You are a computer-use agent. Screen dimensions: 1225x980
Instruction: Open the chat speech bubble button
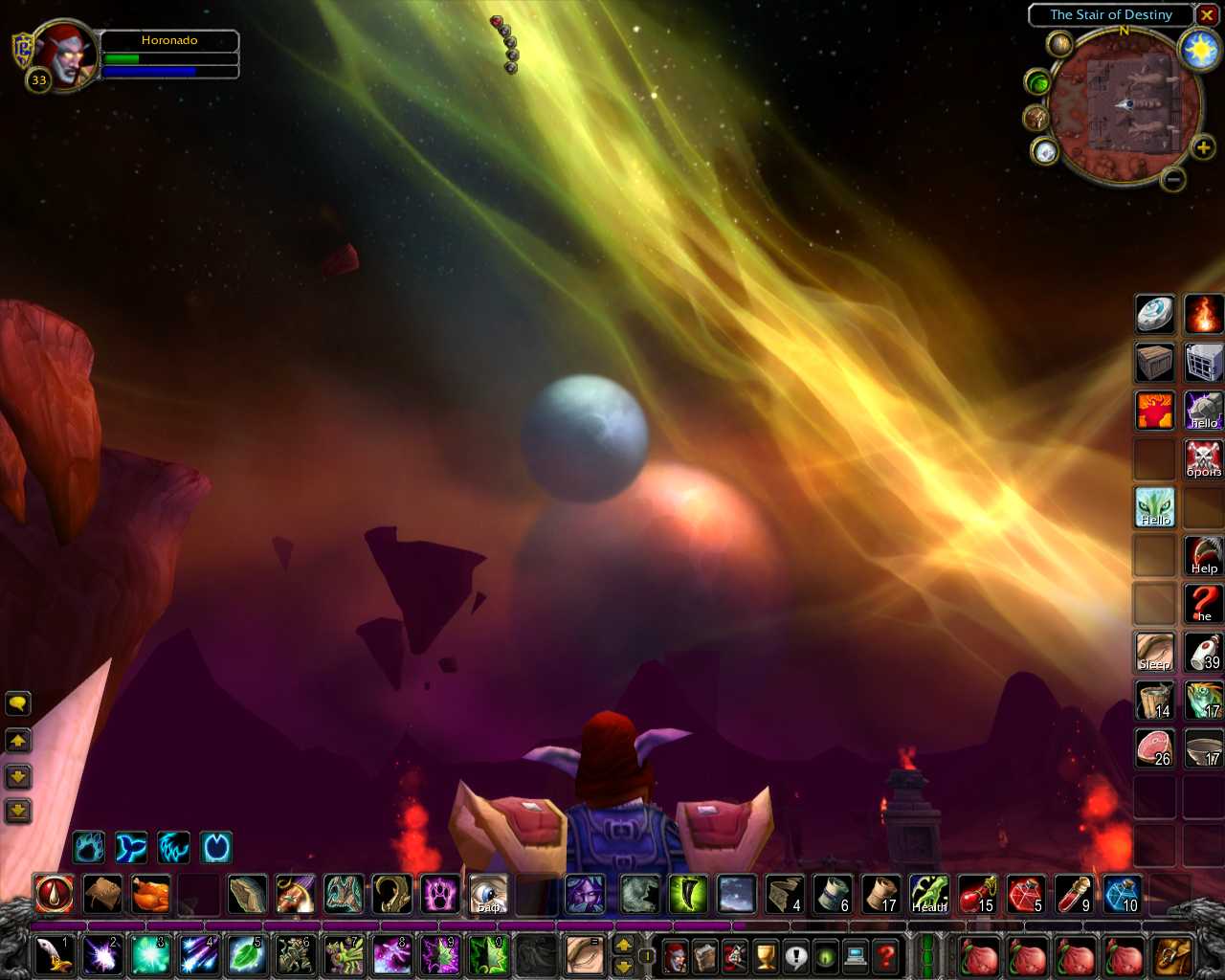(x=18, y=704)
